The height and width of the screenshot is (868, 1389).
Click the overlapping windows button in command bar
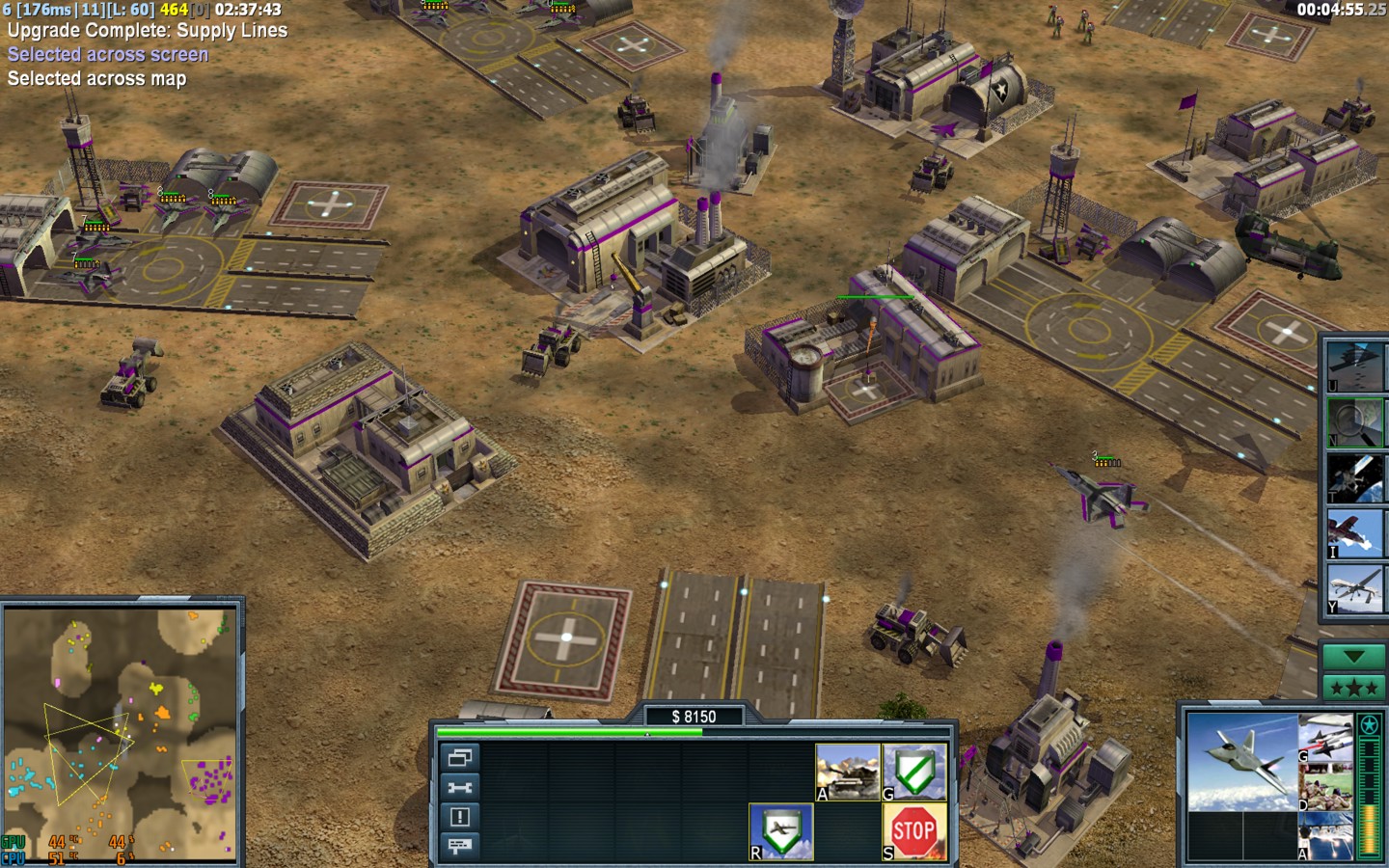[x=459, y=758]
